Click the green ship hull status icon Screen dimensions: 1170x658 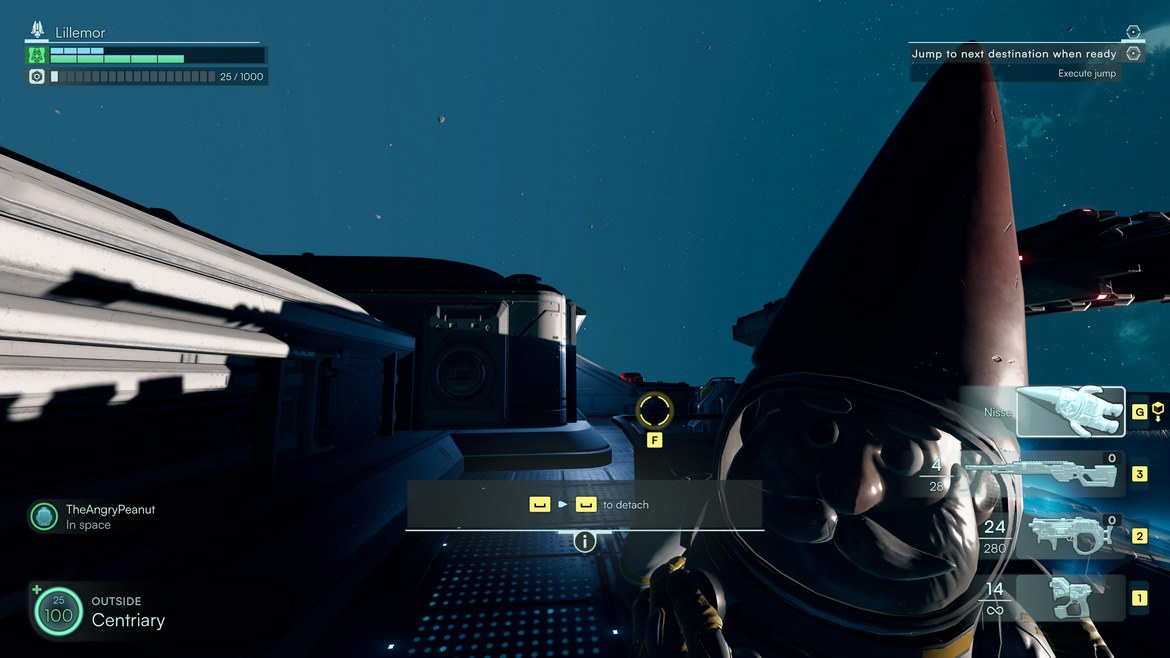click(x=37, y=55)
